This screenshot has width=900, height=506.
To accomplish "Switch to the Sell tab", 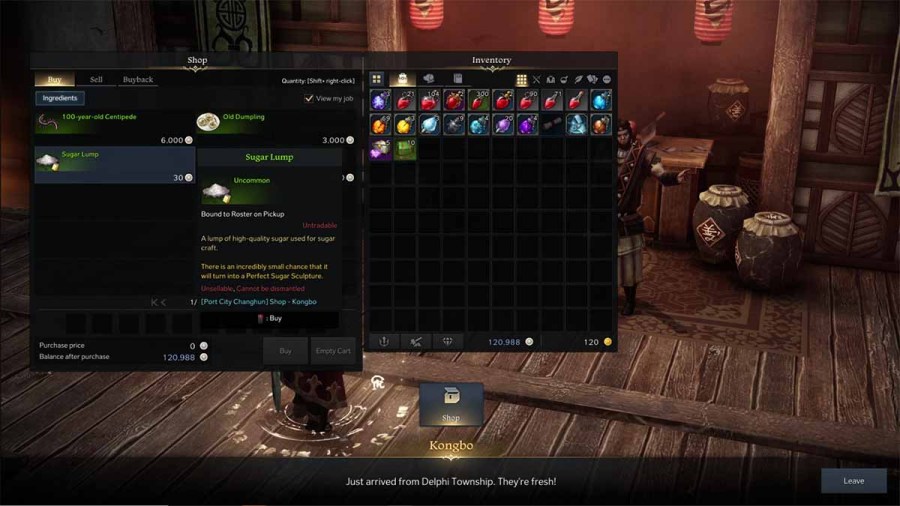I will coord(96,80).
